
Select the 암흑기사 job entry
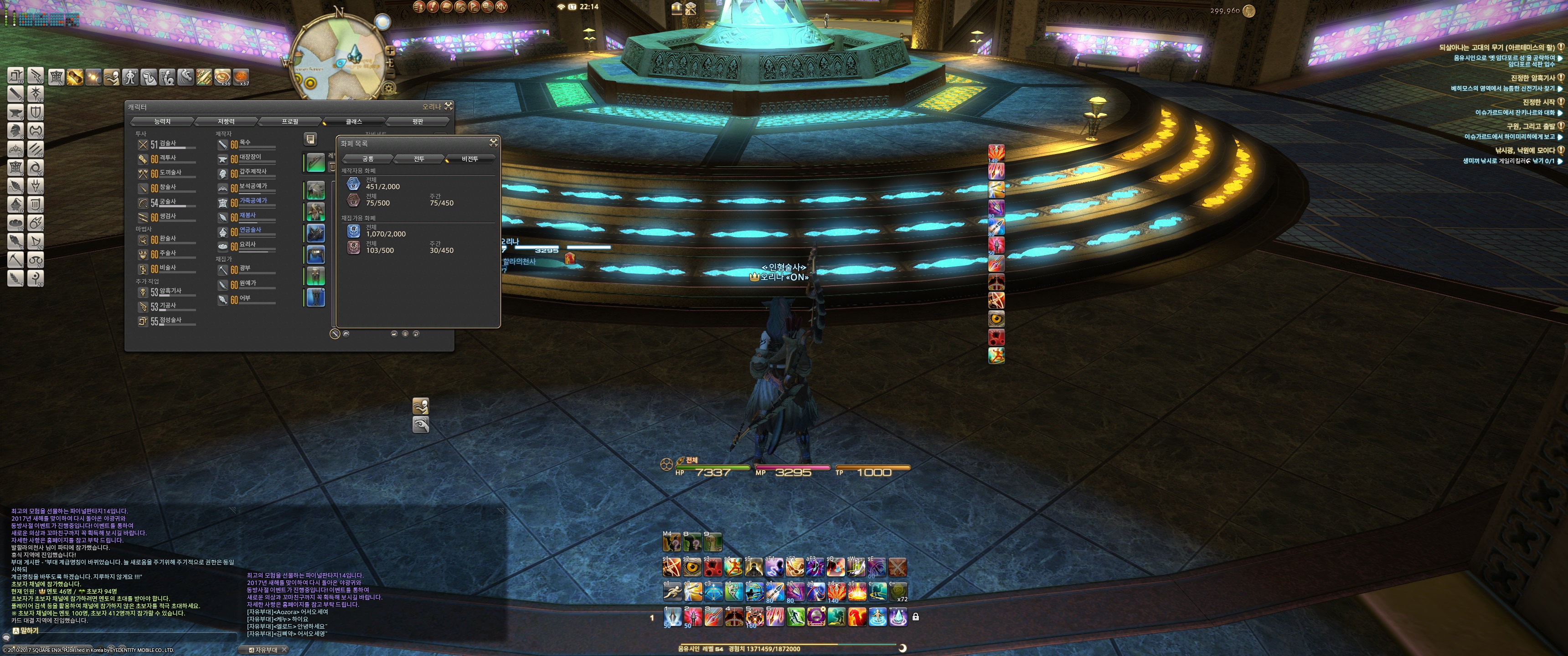coord(170,292)
